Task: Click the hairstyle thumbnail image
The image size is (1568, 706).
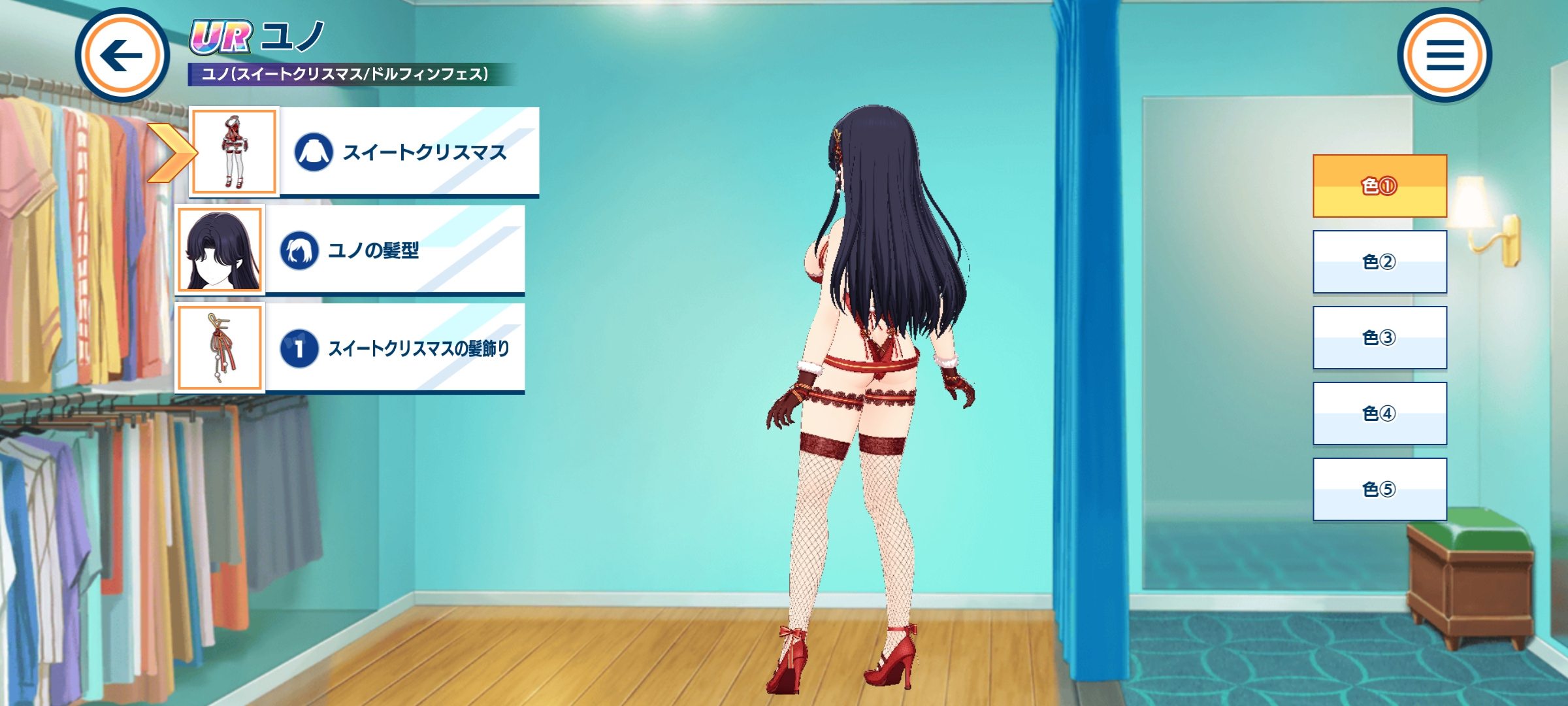Action: 220,250
